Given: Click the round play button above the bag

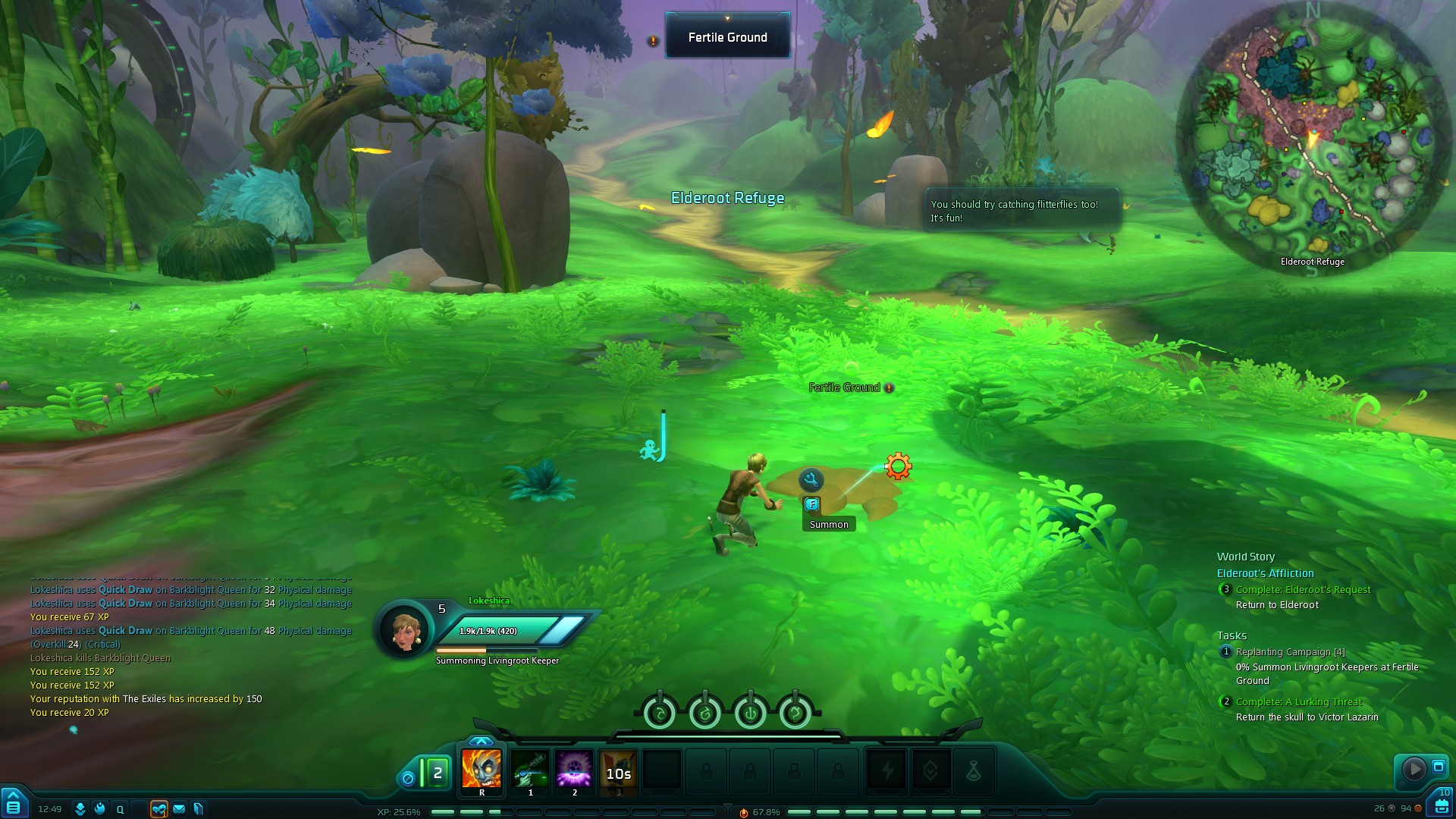Looking at the screenshot, I should (x=1414, y=769).
